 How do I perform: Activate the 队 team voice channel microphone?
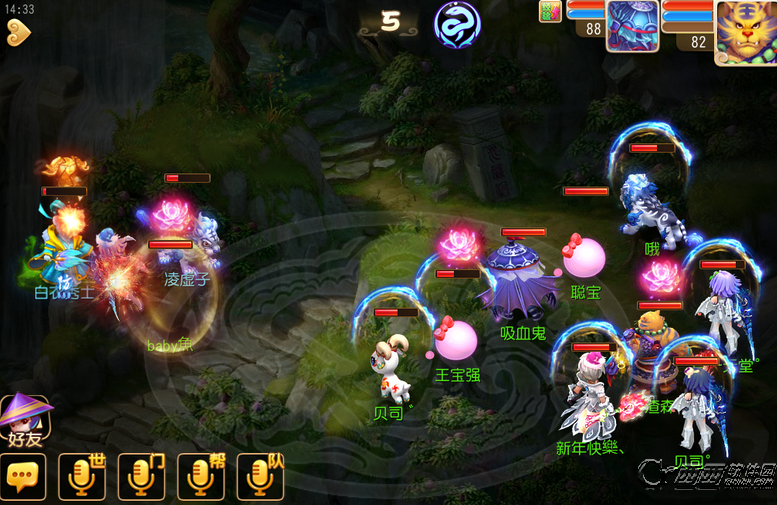click(x=260, y=477)
